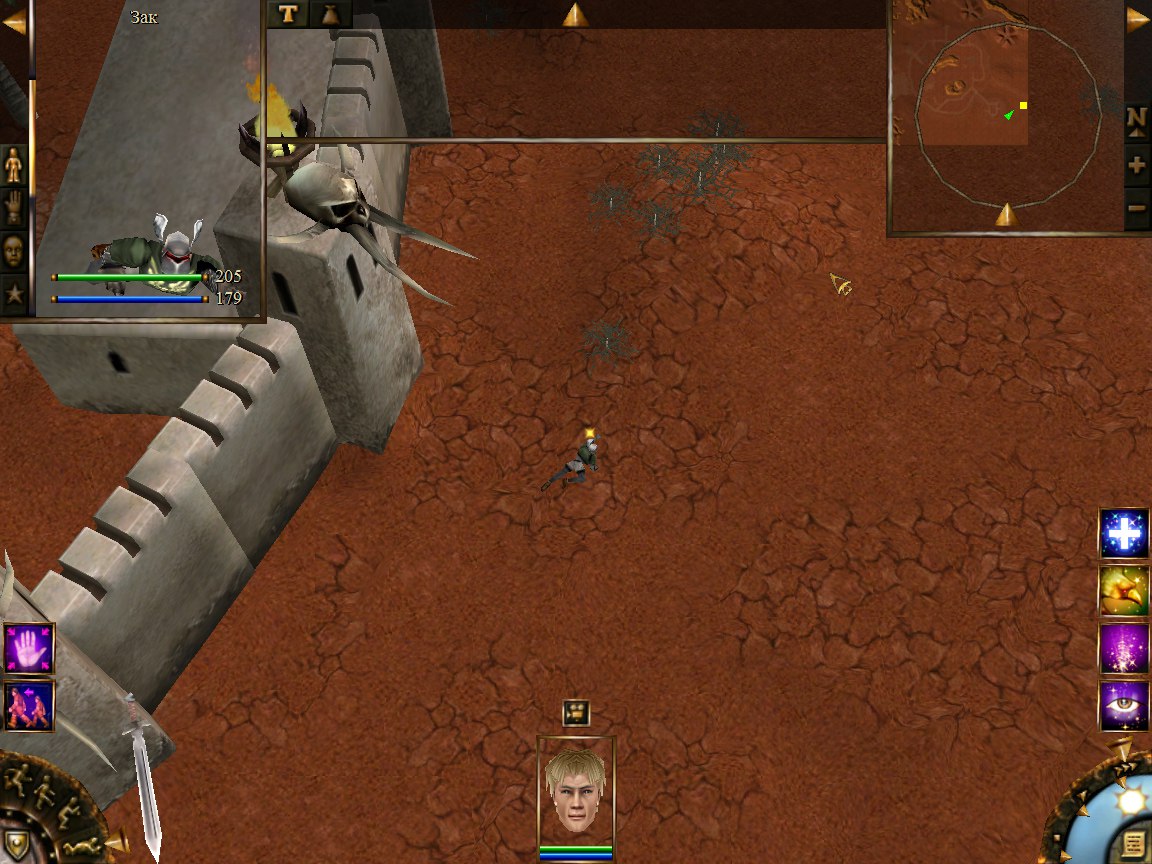Click the minimap zoom-out minus button

(x=1137, y=208)
